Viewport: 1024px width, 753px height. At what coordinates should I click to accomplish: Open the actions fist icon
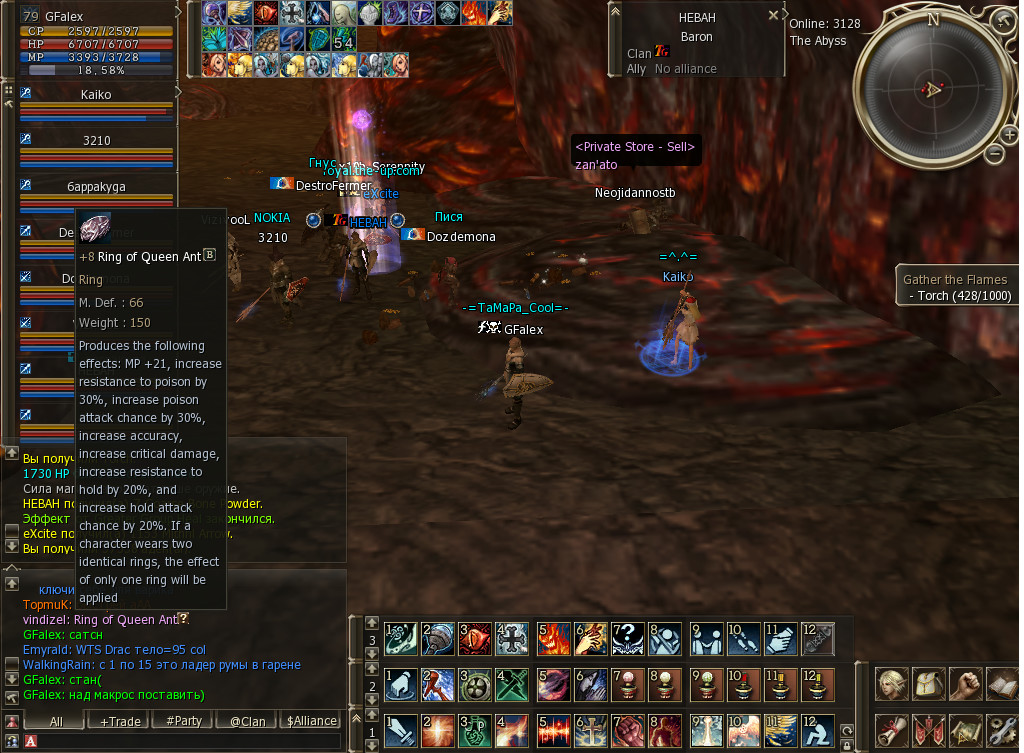(x=964, y=684)
